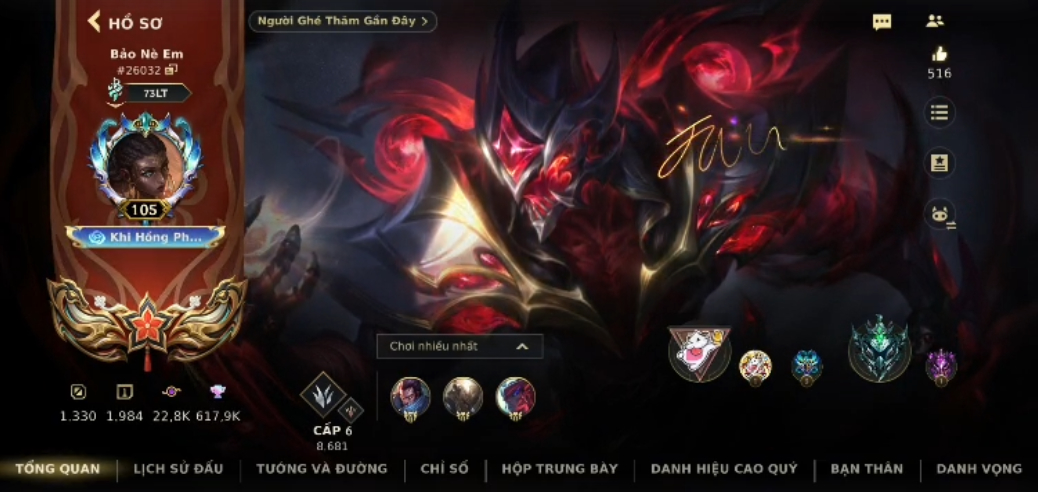Click the cat face switch button
1038x492 pixels.
pyautogui.click(x=939, y=213)
